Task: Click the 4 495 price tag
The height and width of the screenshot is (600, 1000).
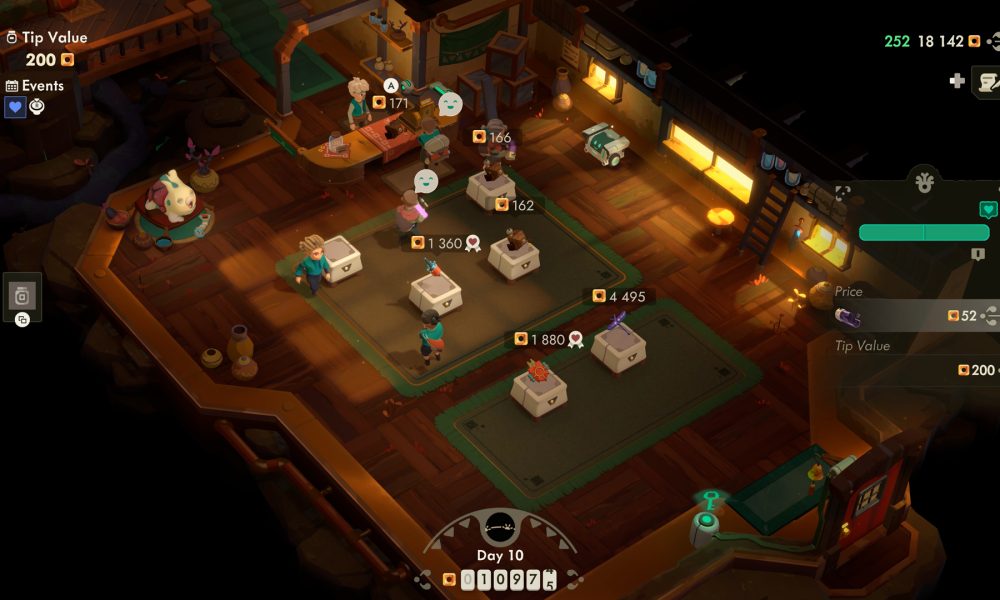Action: point(618,296)
